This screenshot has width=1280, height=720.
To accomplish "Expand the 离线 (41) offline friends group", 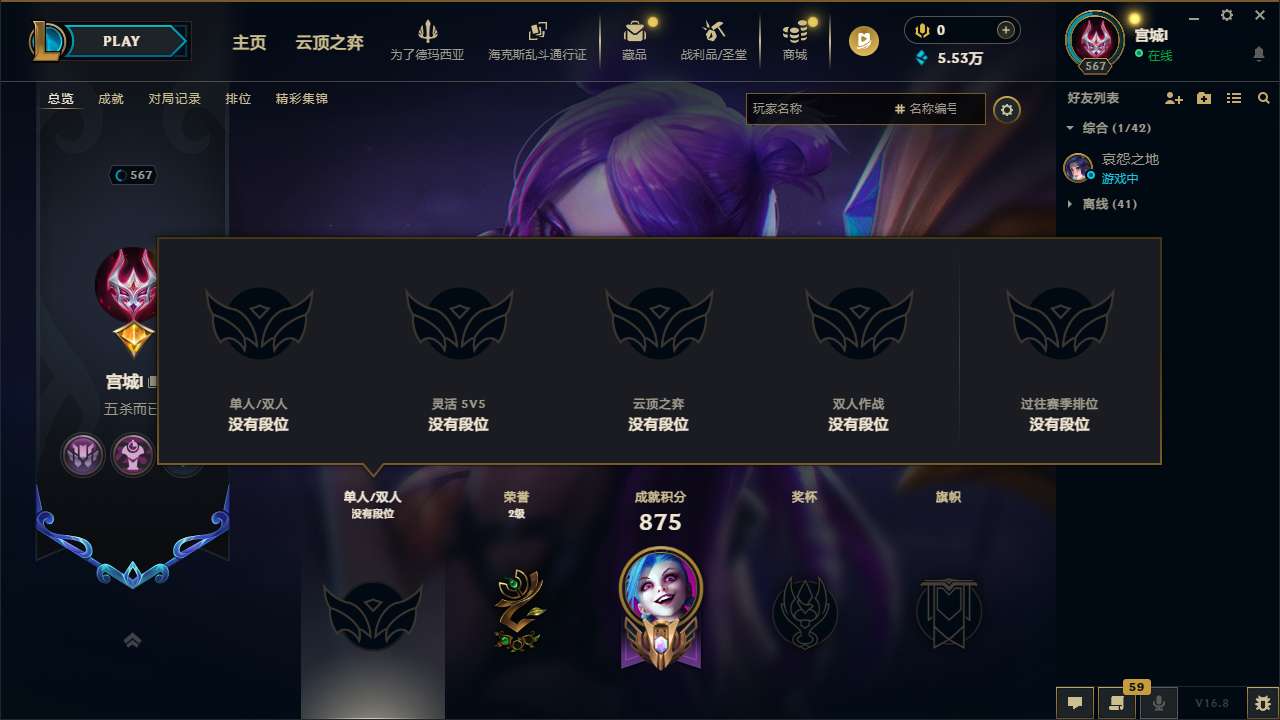I will pos(1092,203).
